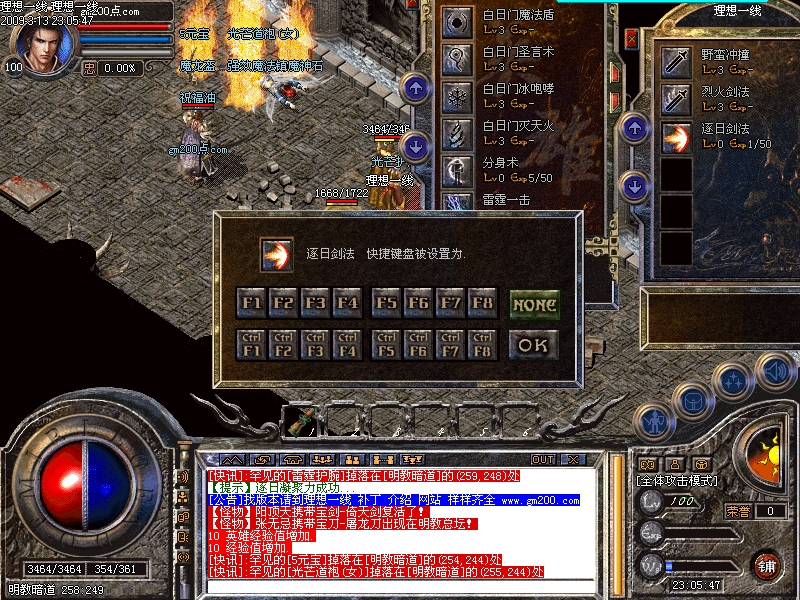This screenshot has width=800, height=600.
Task: Toggle sound with the speaker button
Action: (x=775, y=372)
